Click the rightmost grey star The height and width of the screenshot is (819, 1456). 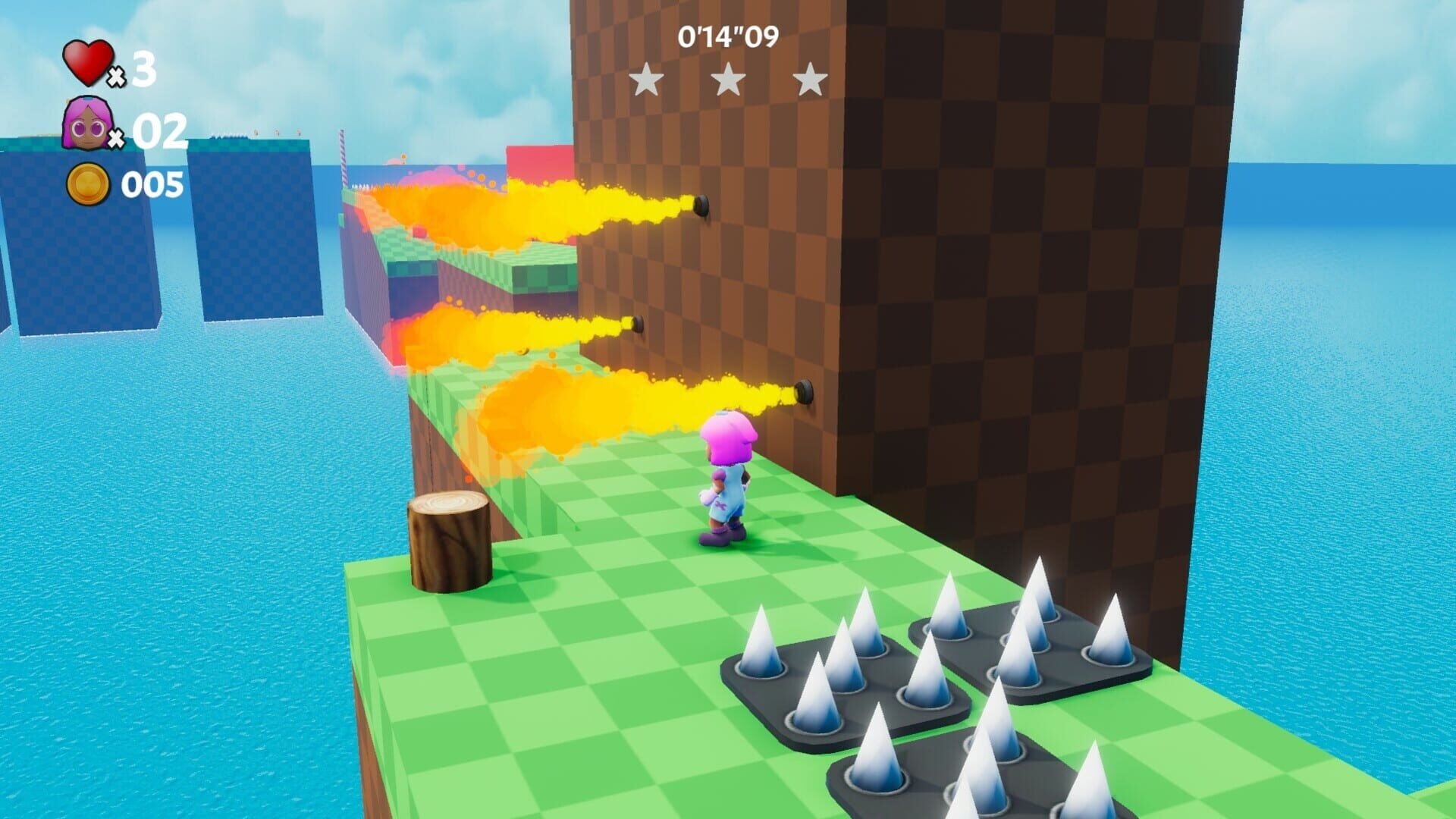click(x=811, y=80)
